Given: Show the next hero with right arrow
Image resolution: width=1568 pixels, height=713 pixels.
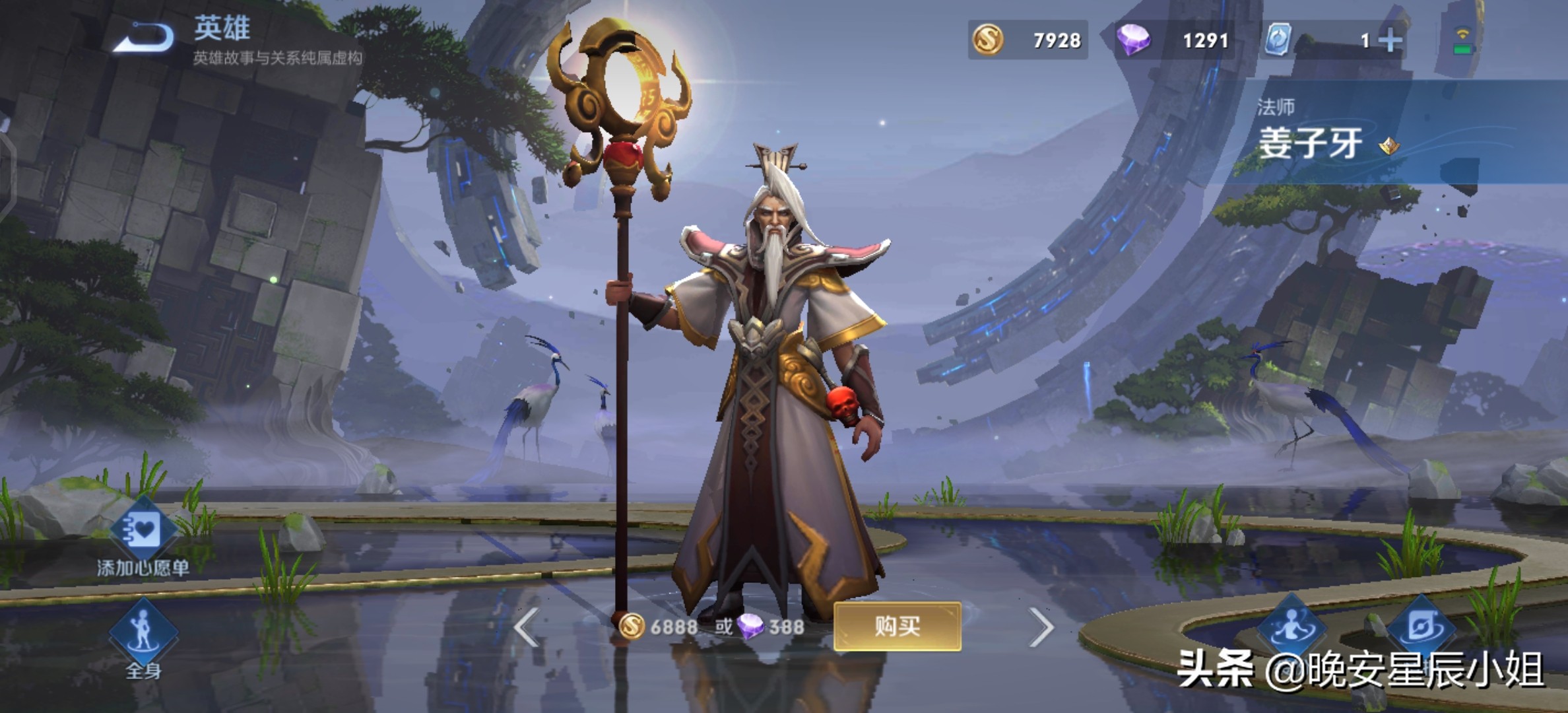Looking at the screenshot, I should click(x=1041, y=627).
